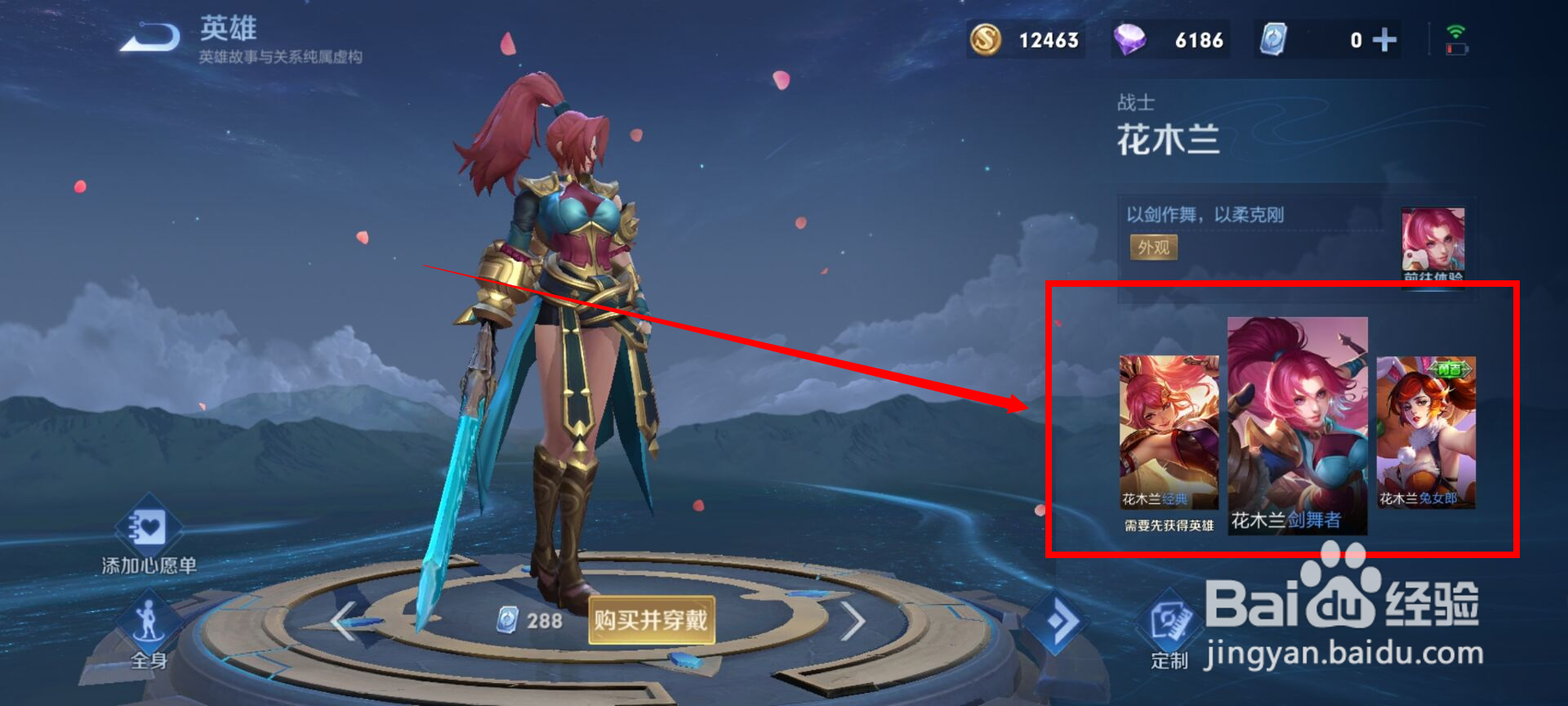Viewport: 1568px width, 706px height.
Task: Click the plus to add point coupons
Action: click(x=1384, y=39)
